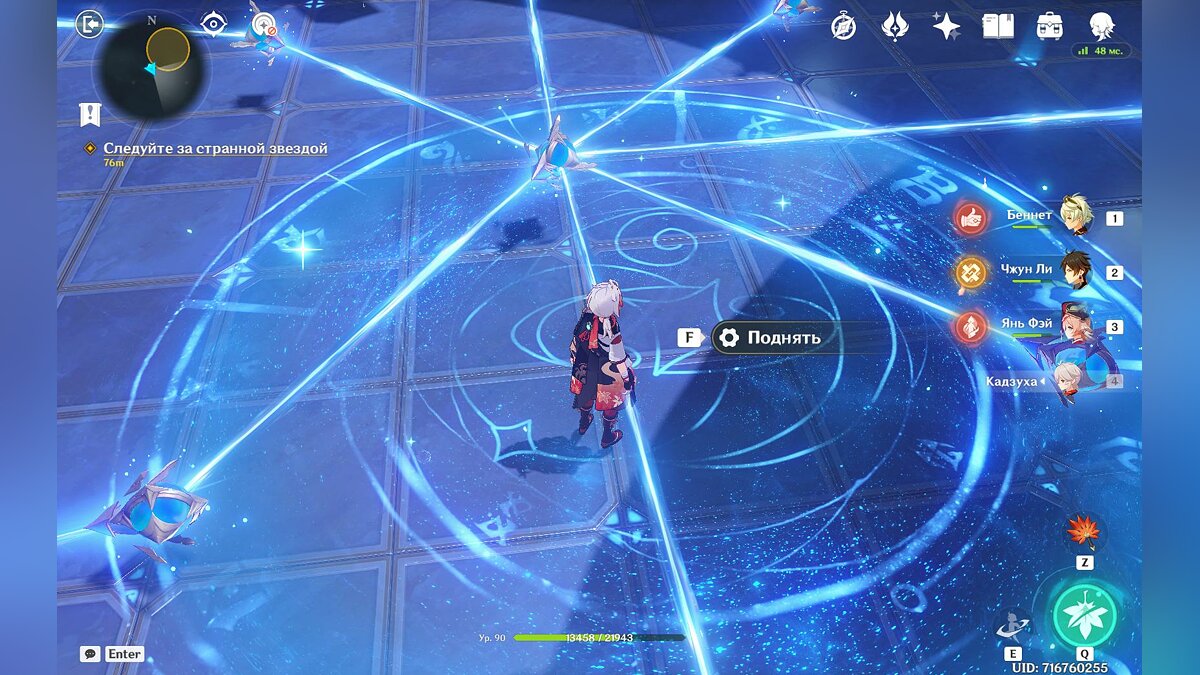Click the leave domain exit icon
1200x675 pixels.
pyautogui.click(x=90, y=24)
